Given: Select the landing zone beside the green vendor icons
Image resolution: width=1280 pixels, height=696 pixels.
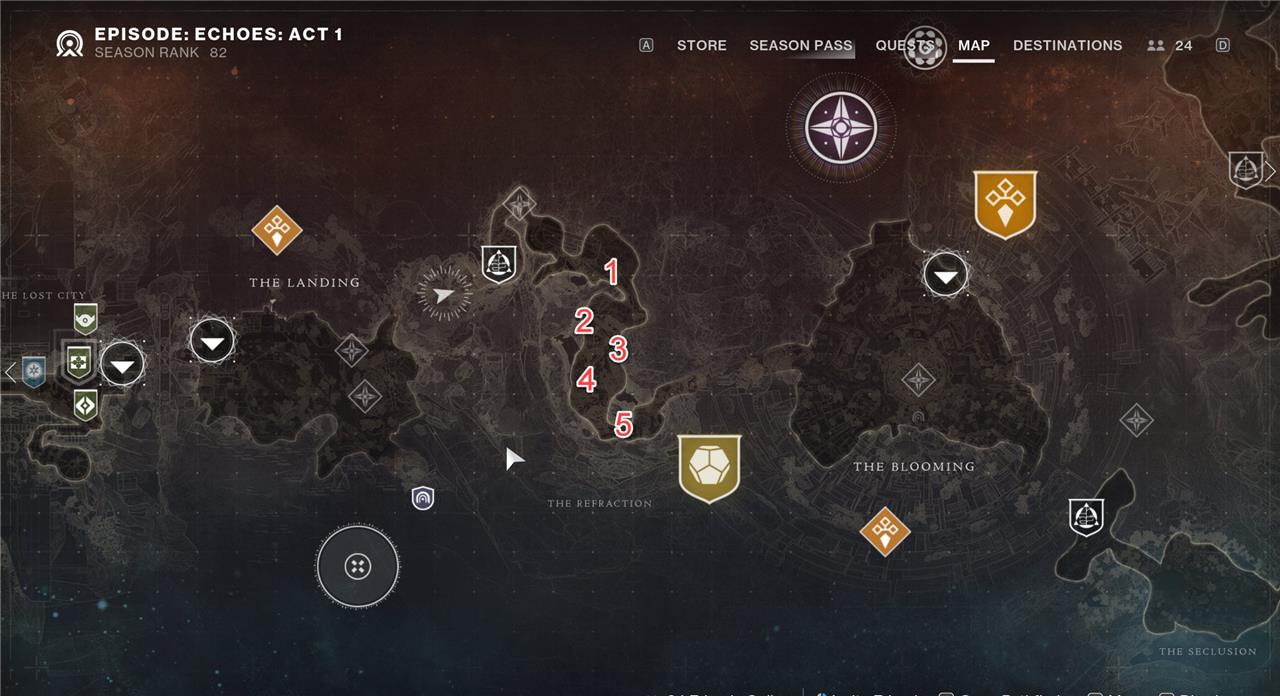Looking at the screenshot, I should [x=122, y=365].
